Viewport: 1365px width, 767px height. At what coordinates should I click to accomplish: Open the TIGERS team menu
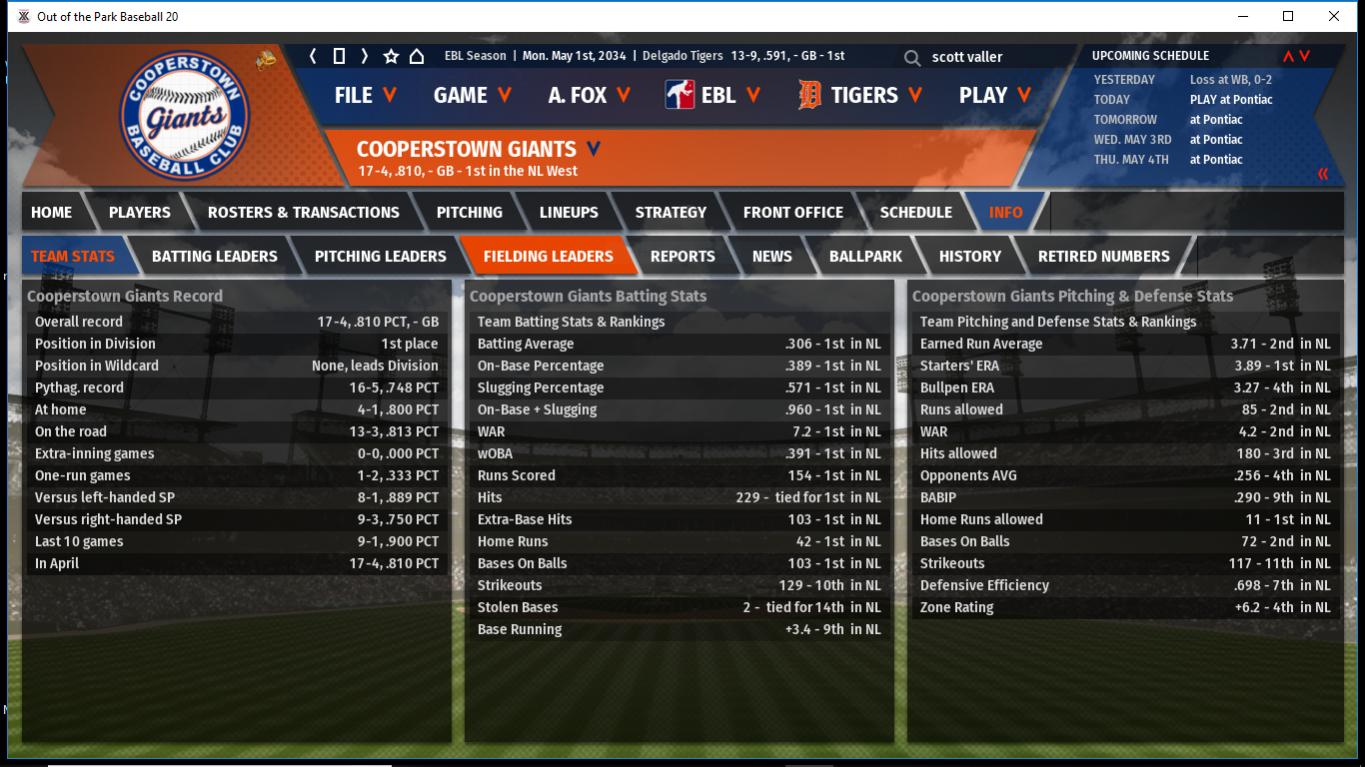860,95
